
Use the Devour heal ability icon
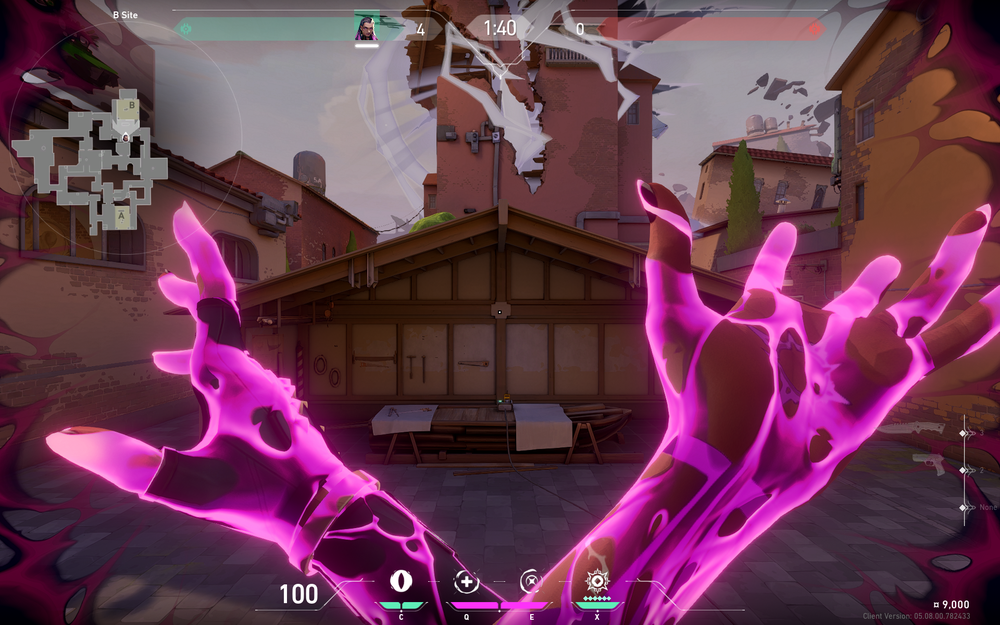466,581
